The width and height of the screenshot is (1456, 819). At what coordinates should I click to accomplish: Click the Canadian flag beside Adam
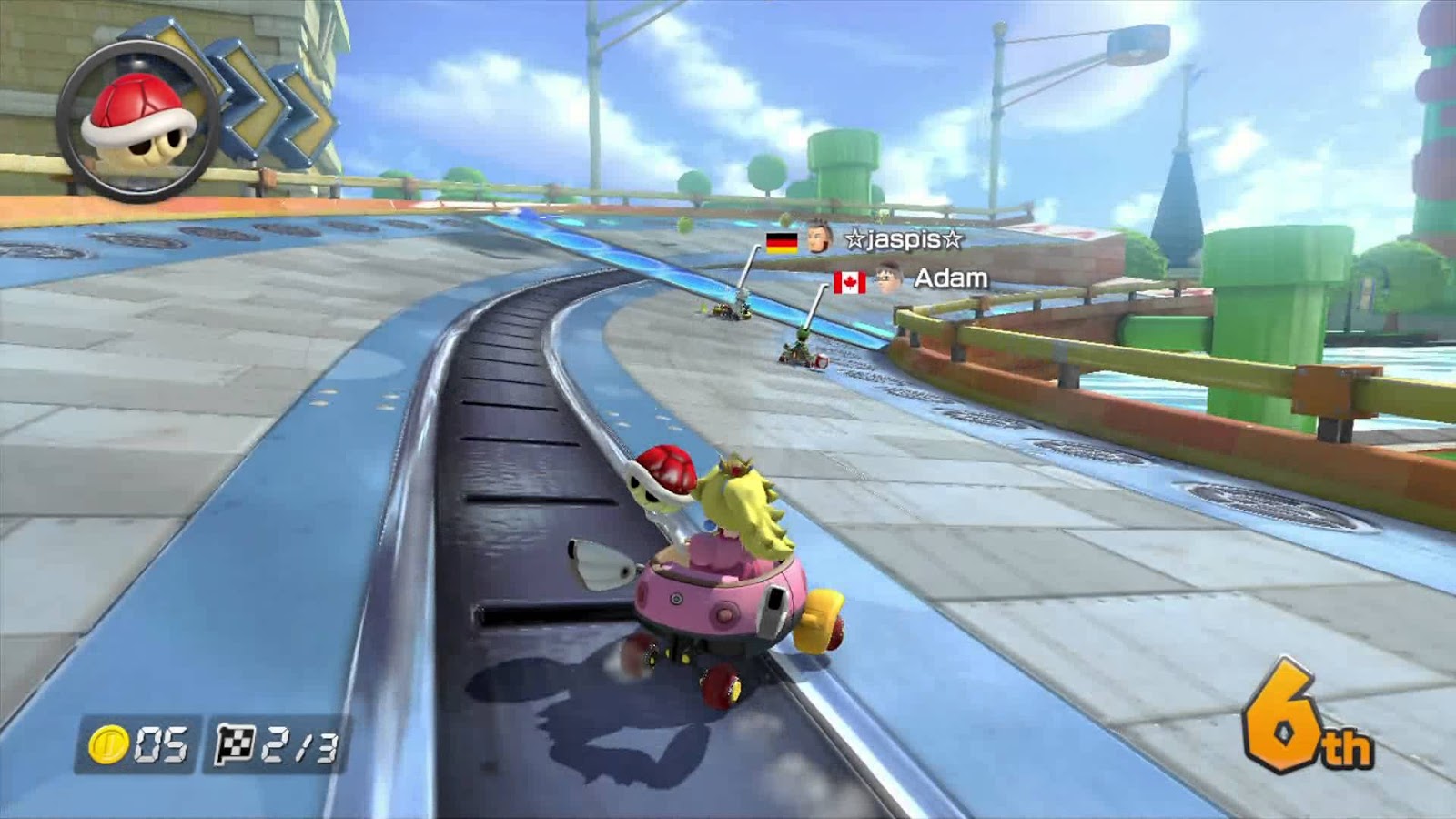(x=848, y=282)
